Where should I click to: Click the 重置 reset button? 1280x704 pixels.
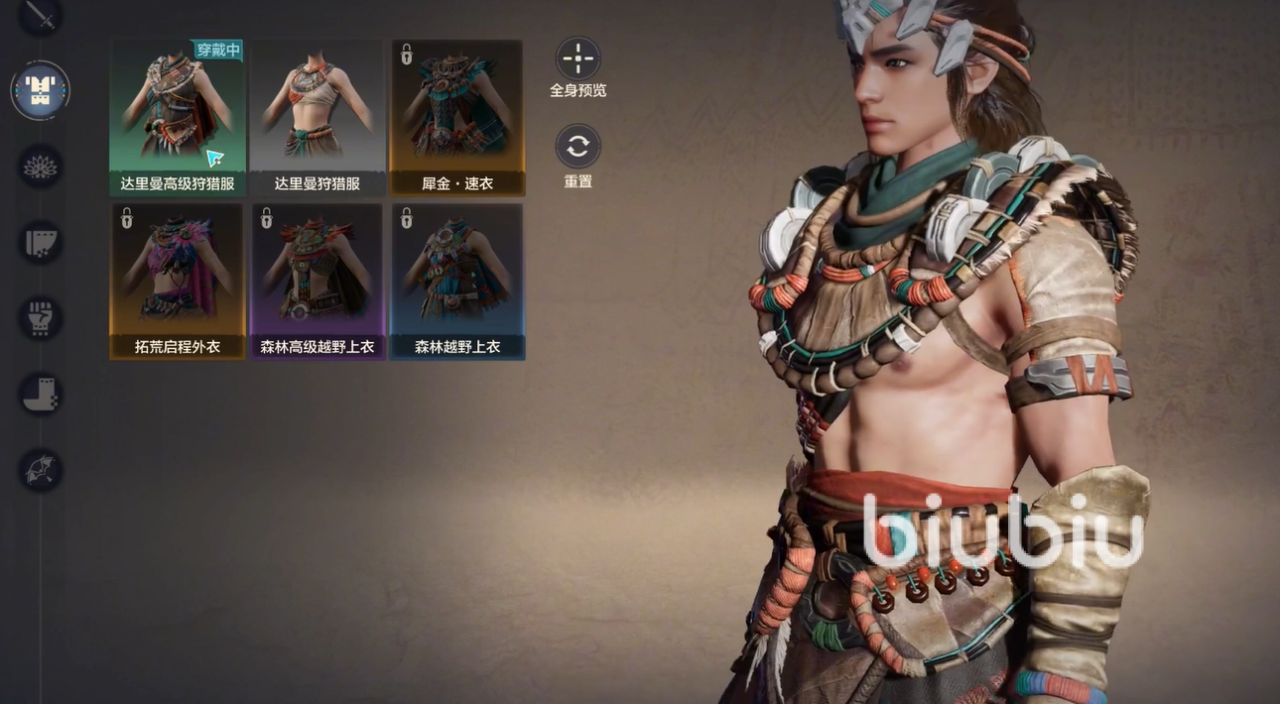578,147
